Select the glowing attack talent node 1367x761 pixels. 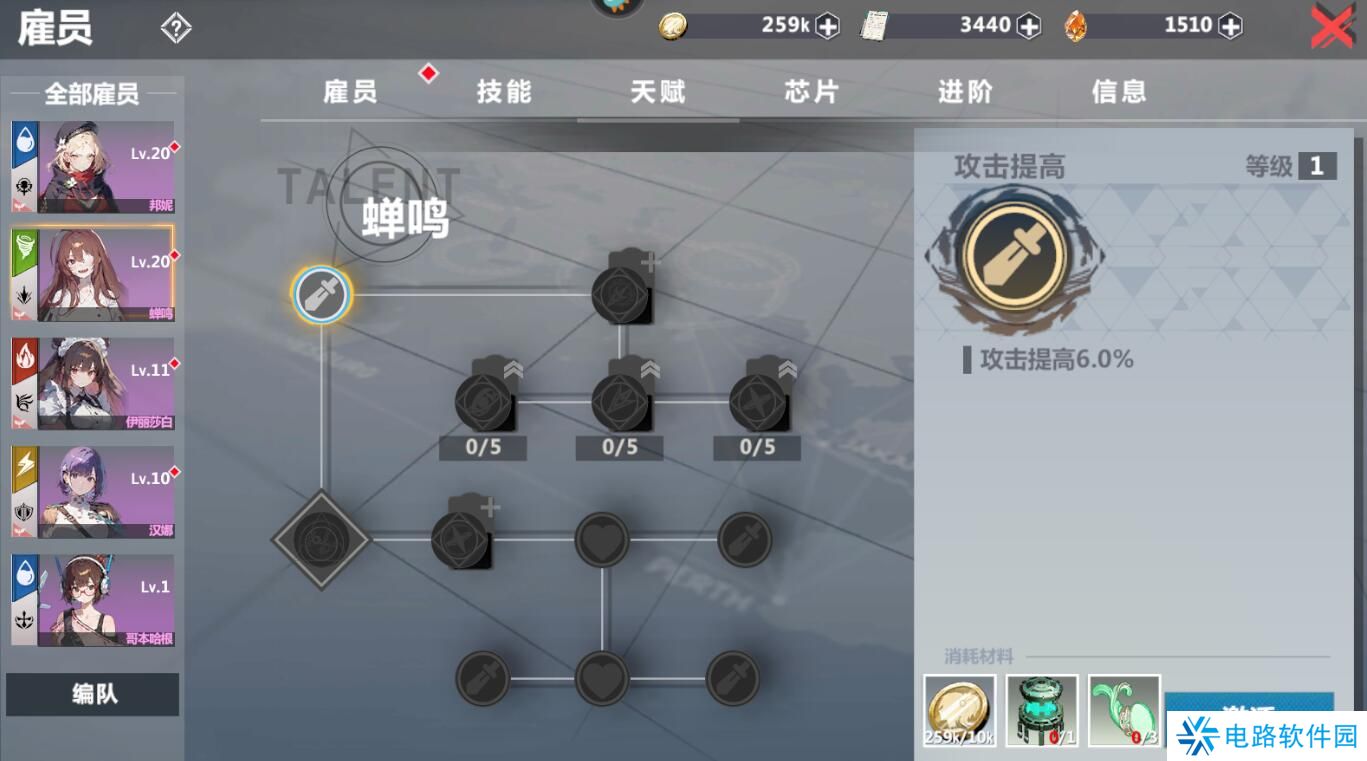pos(321,294)
